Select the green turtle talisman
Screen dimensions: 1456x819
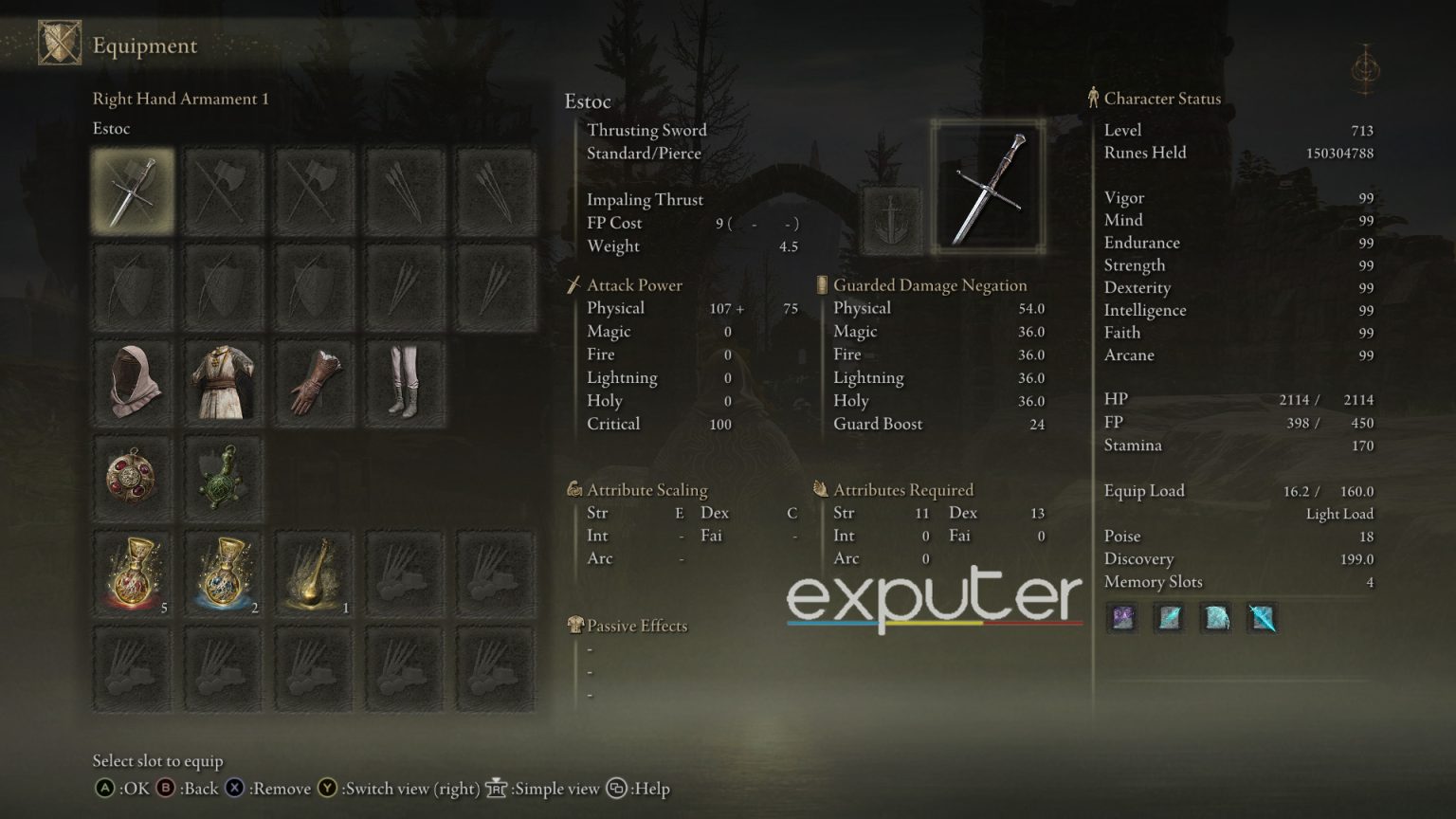tap(223, 479)
